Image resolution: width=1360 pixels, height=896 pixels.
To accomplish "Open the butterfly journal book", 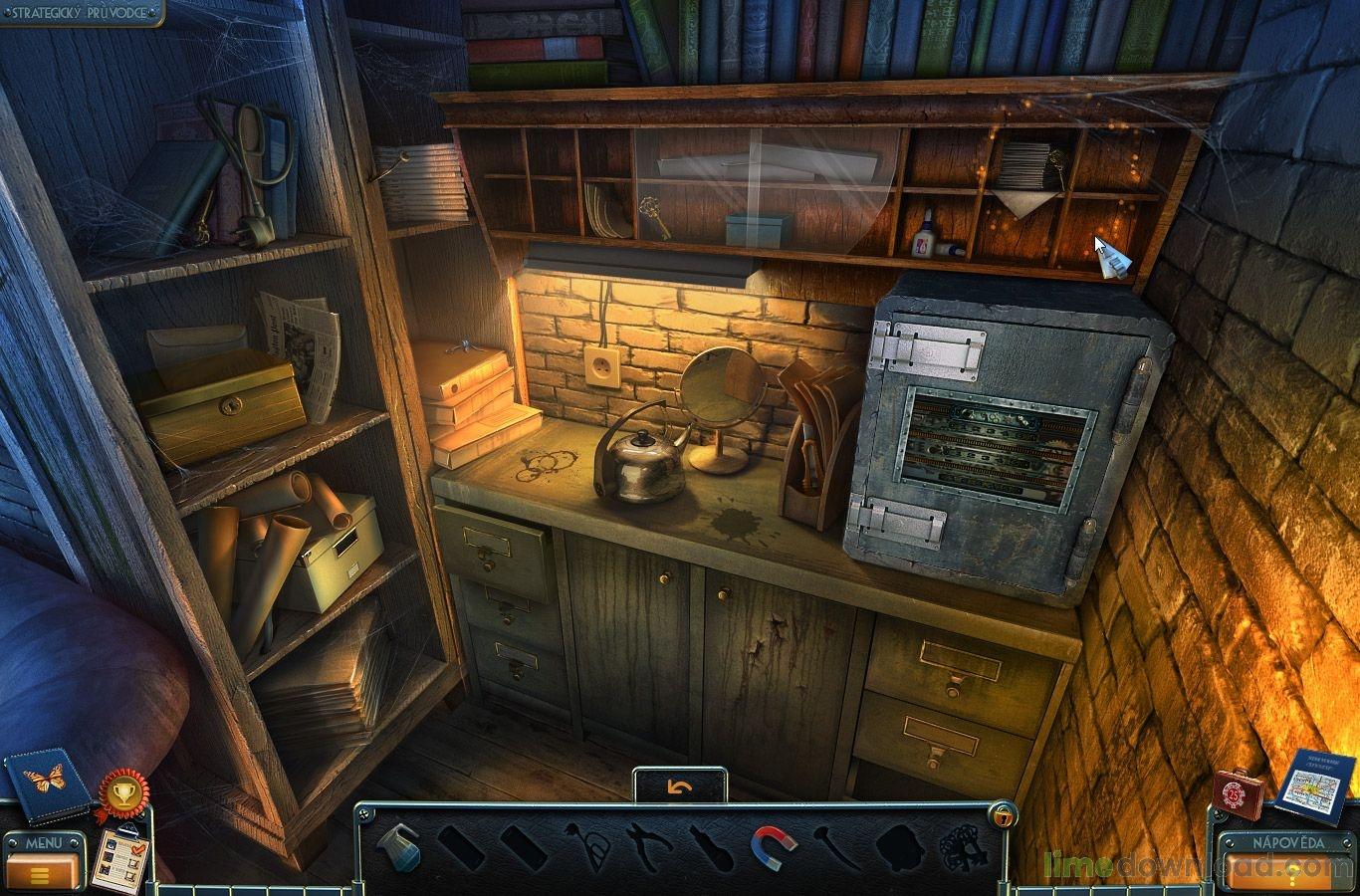I will click(46, 784).
